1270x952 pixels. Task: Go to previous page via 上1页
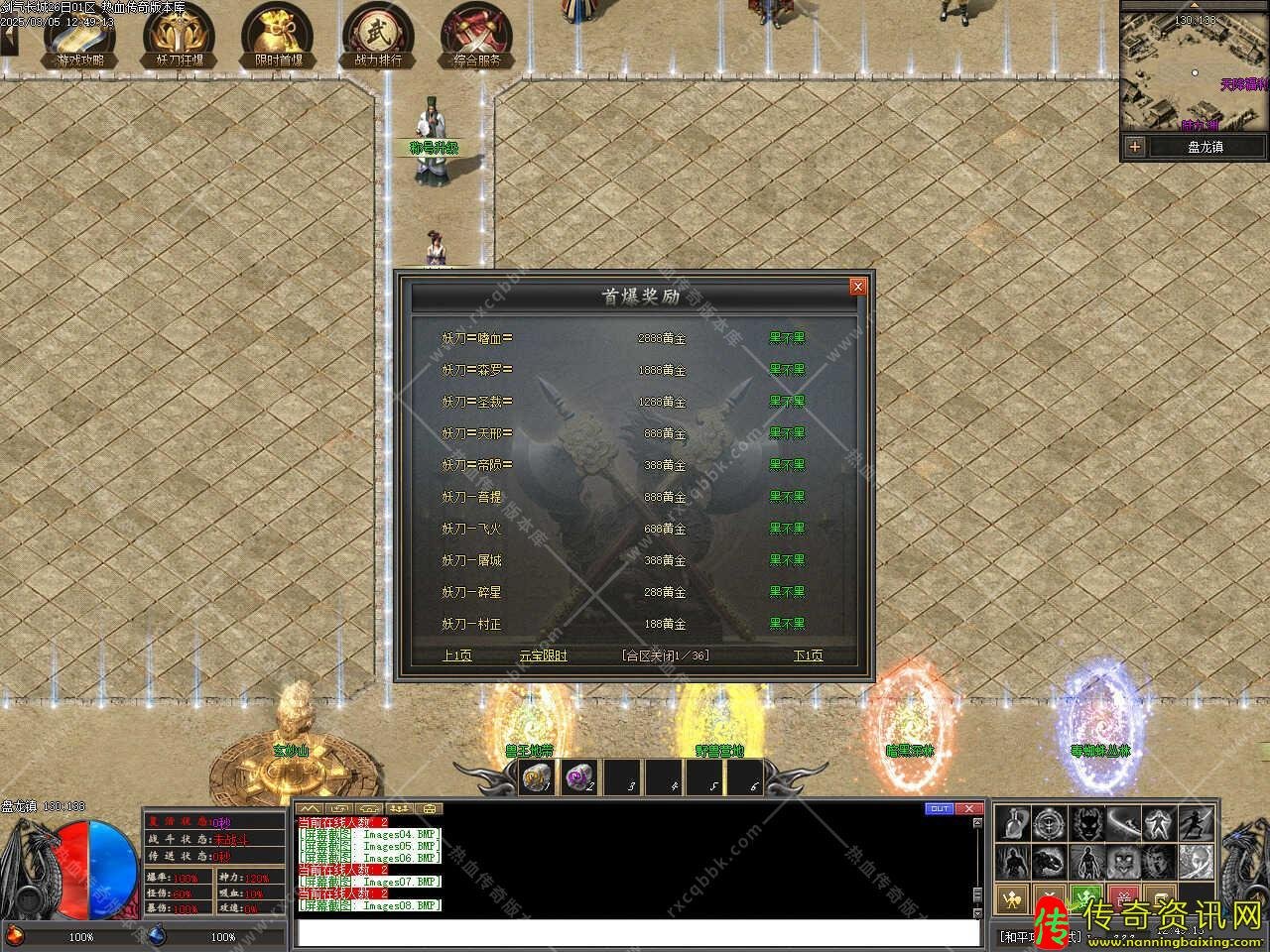tap(456, 655)
